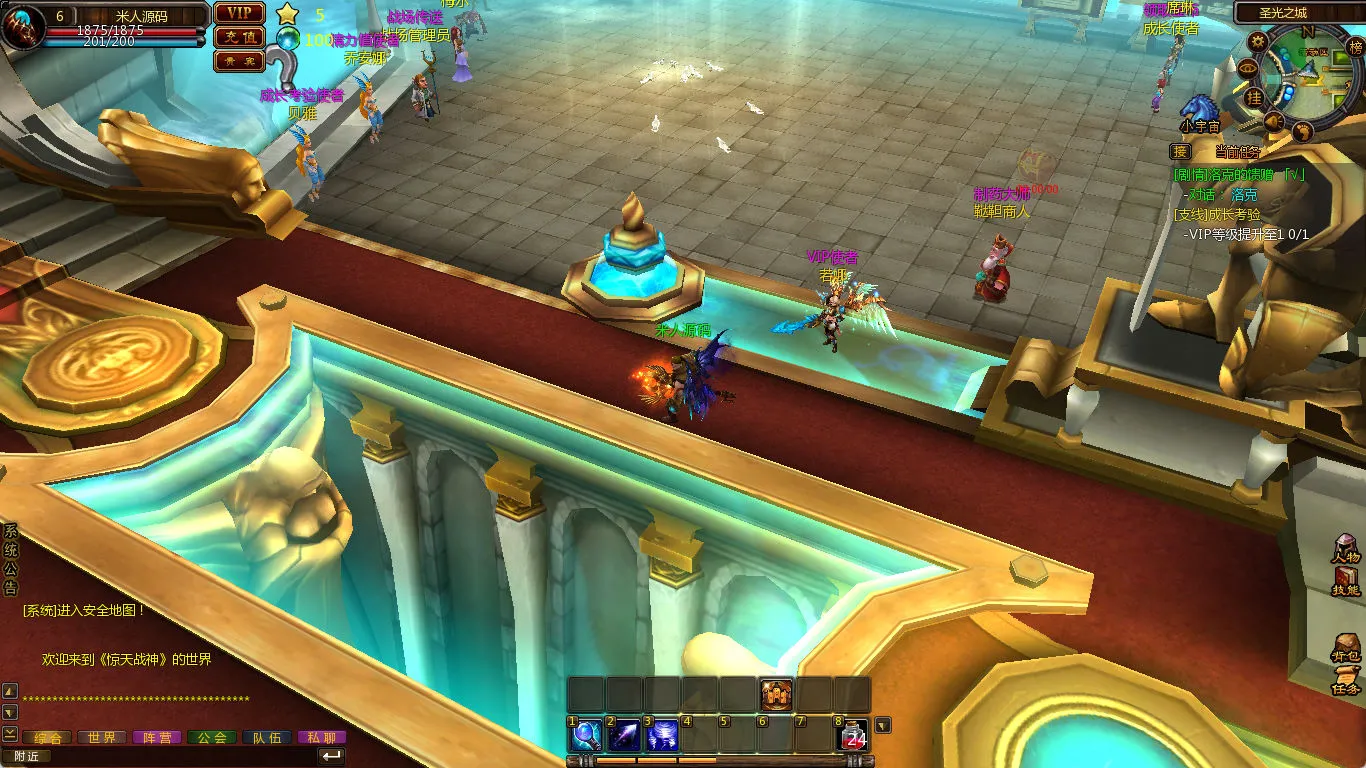Image resolution: width=1366 pixels, height=768 pixels.
Task: Open the 小宇宙 blue horse icon
Action: (1198, 109)
